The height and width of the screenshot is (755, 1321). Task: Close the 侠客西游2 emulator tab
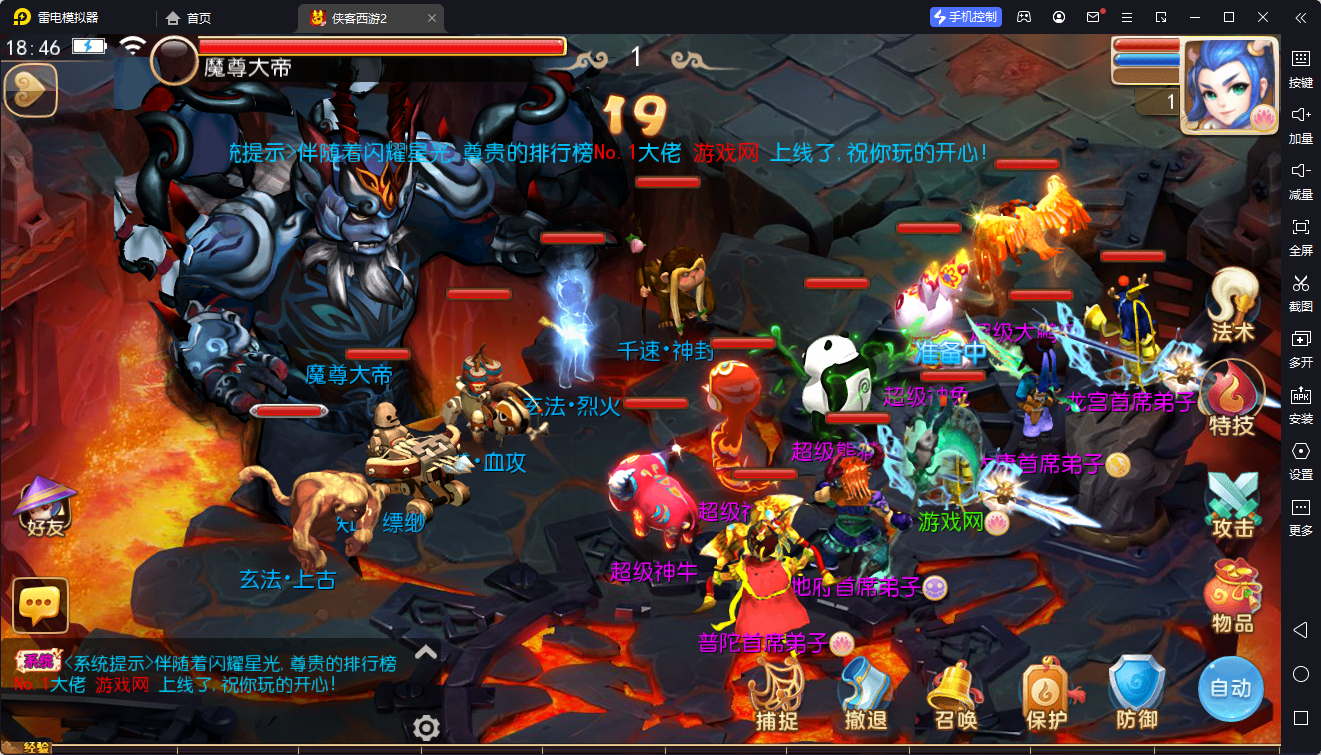click(x=432, y=18)
